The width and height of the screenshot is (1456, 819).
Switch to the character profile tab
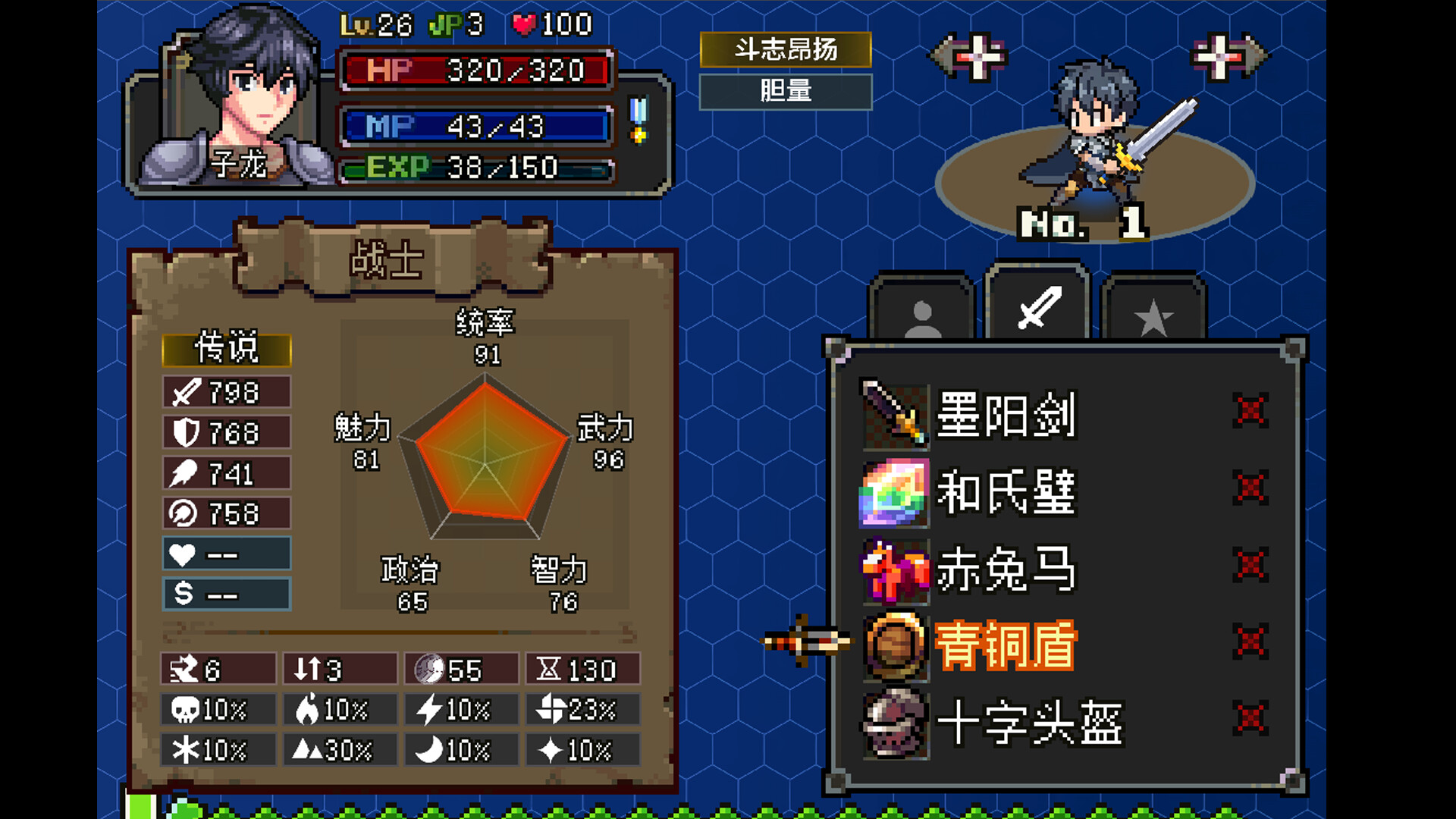tap(924, 309)
